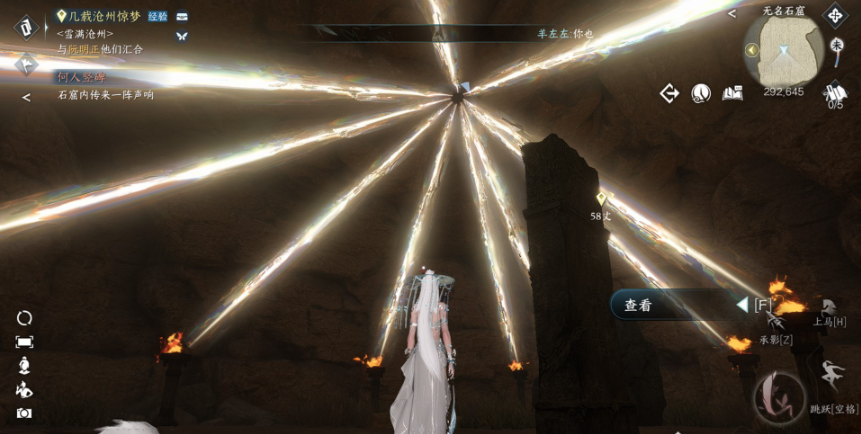
Task: Click the butterfly icon beside the quest
Action: pos(182,36)
